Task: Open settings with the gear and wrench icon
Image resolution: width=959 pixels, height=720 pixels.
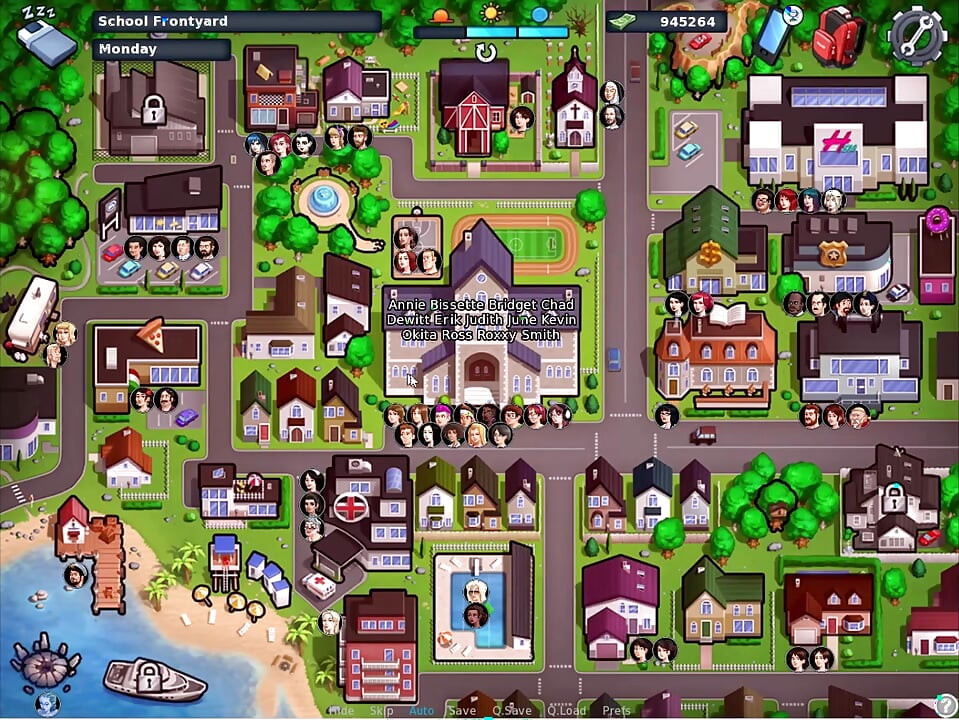Action: pos(917,35)
